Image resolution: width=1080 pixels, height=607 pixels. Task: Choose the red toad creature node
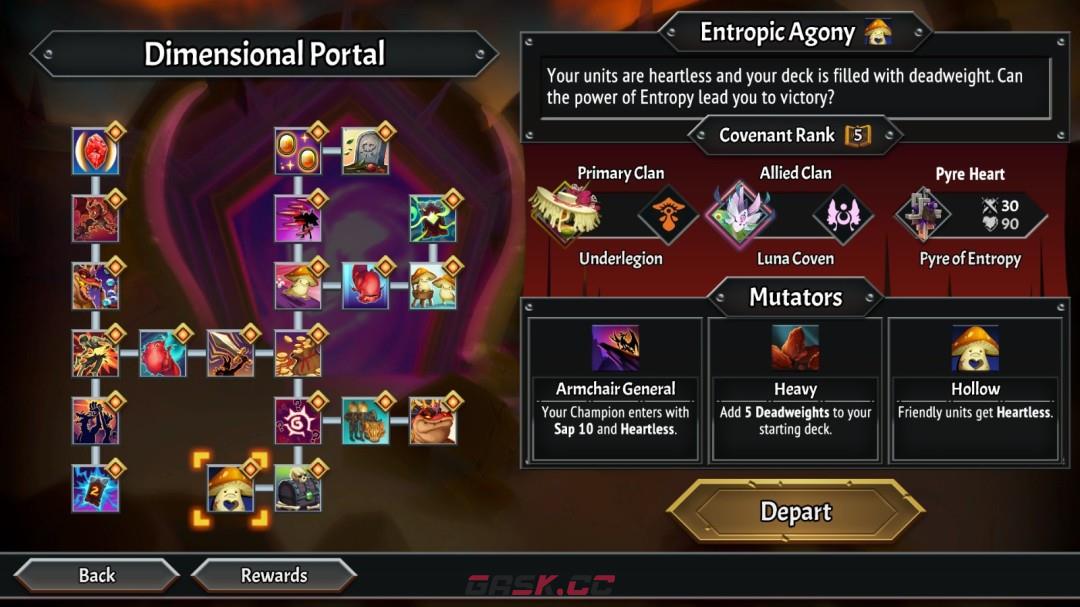pos(432,421)
